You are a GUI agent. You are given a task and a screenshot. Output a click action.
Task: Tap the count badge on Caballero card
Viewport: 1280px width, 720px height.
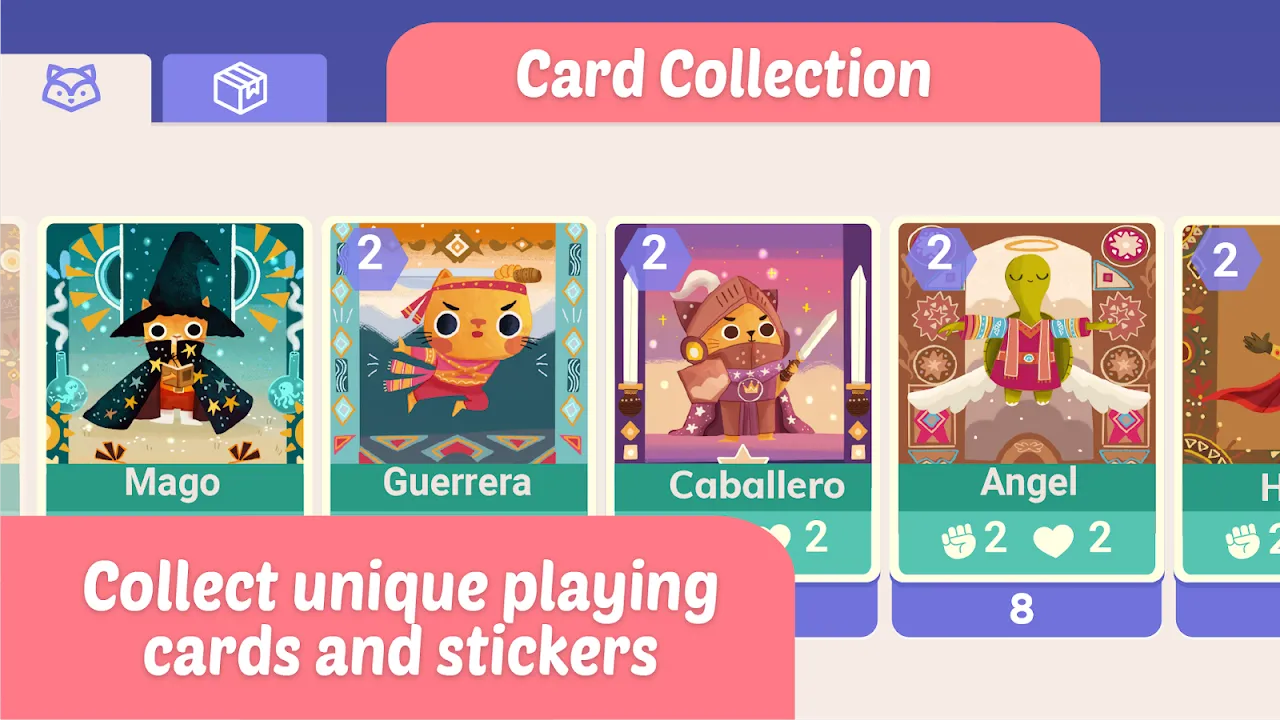[654, 256]
